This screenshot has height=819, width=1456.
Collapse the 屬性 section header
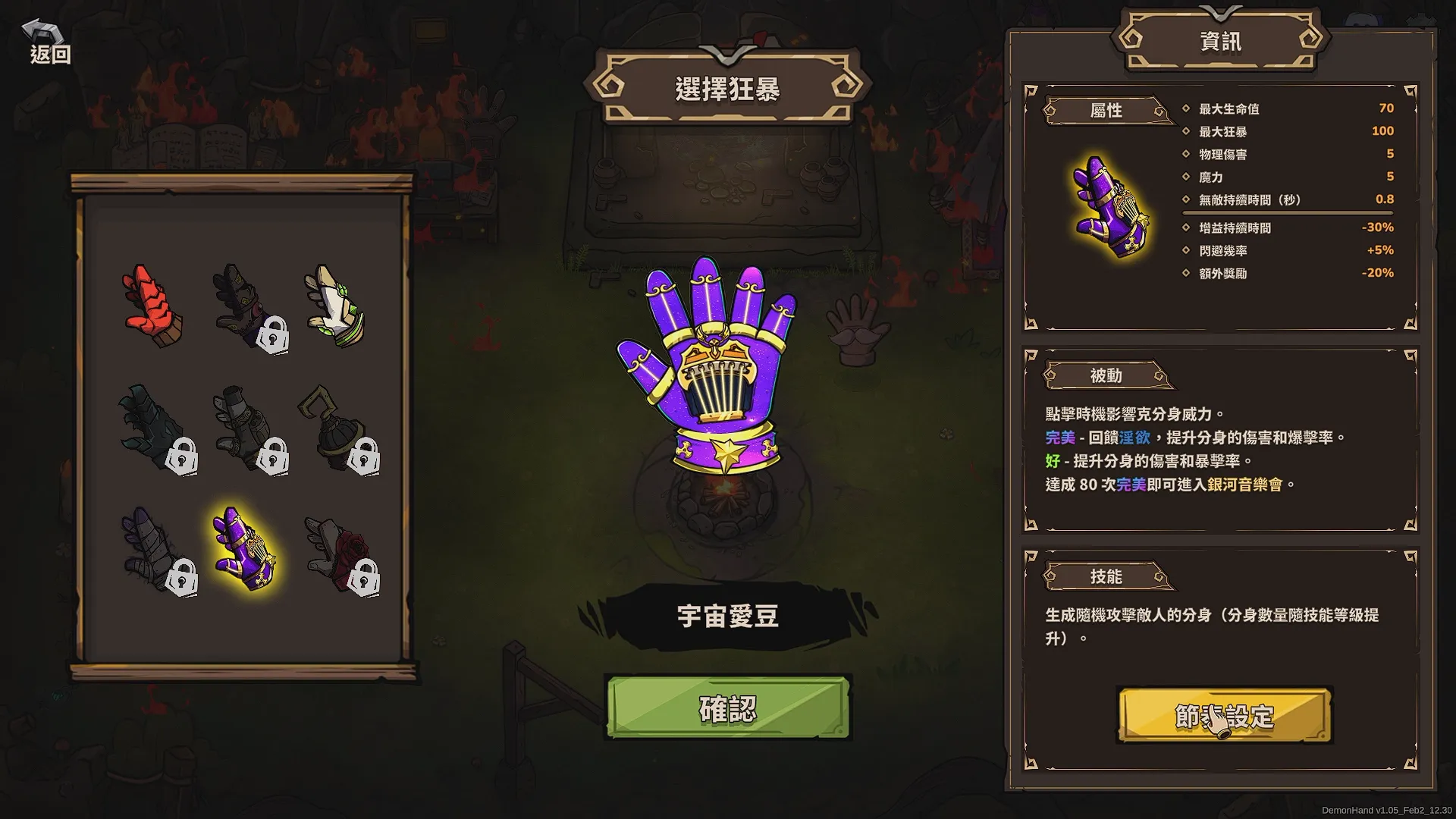pyautogui.click(x=1107, y=111)
